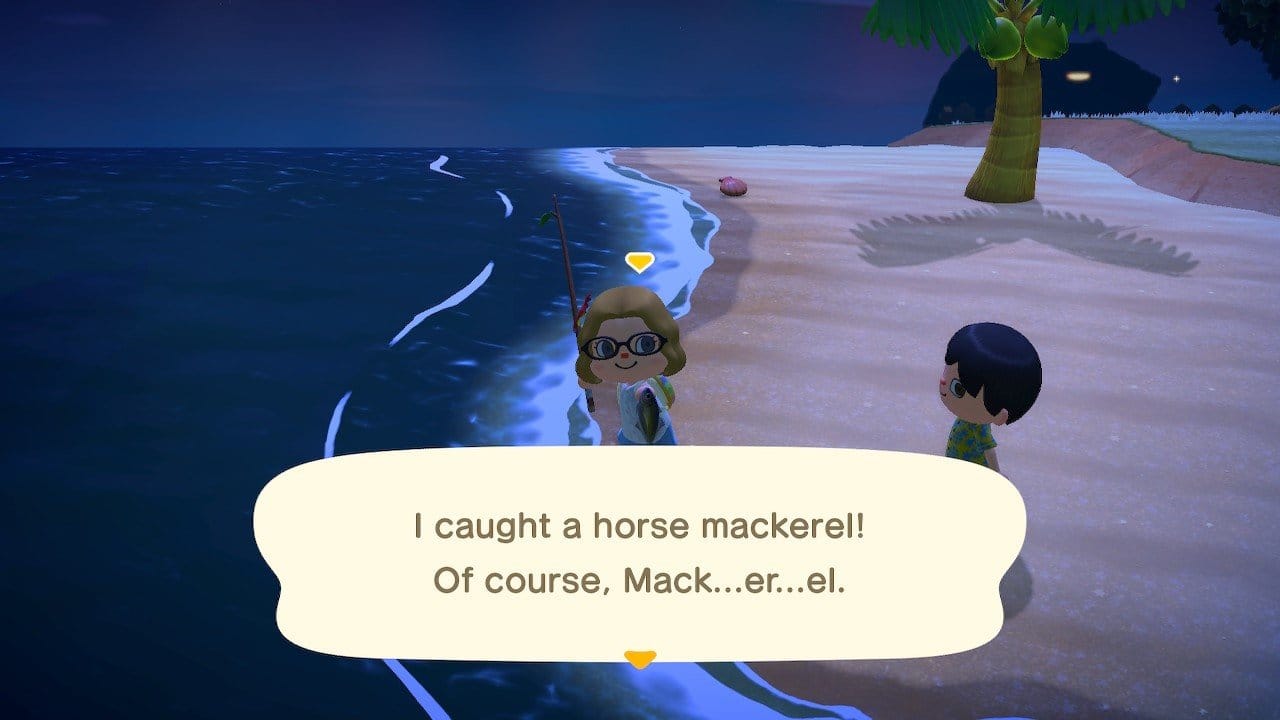The image size is (1280, 720).
Task: Advance the horse mackerel catch dialogue bubble
Action: (639, 553)
